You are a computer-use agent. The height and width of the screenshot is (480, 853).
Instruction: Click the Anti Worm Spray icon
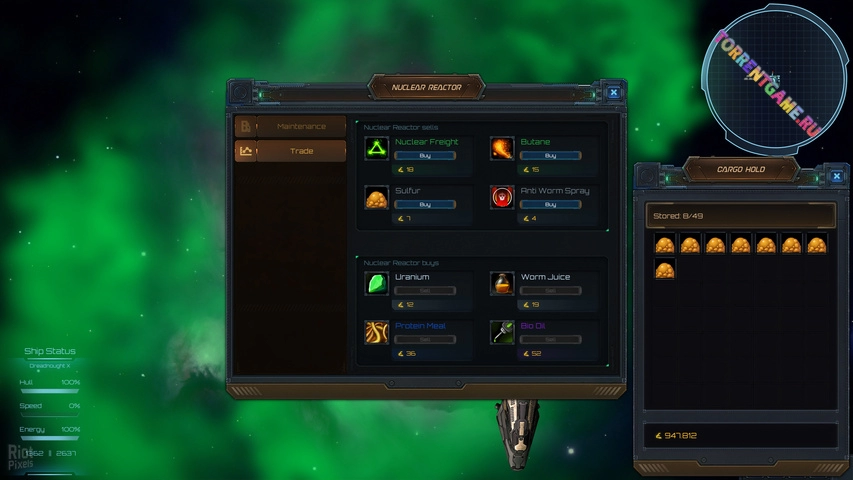coord(502,197)
